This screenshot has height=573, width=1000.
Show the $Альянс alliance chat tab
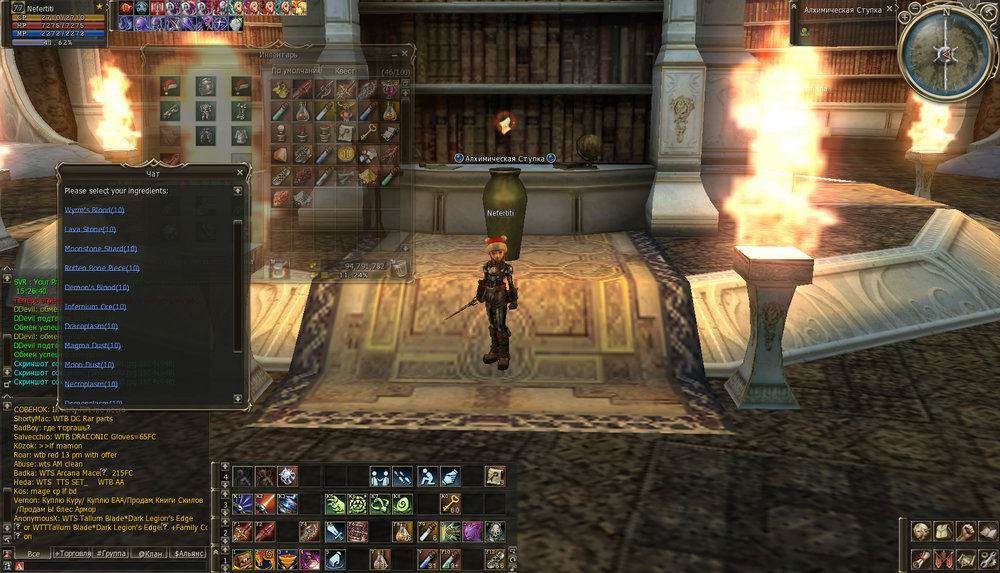tap(187, 552)
